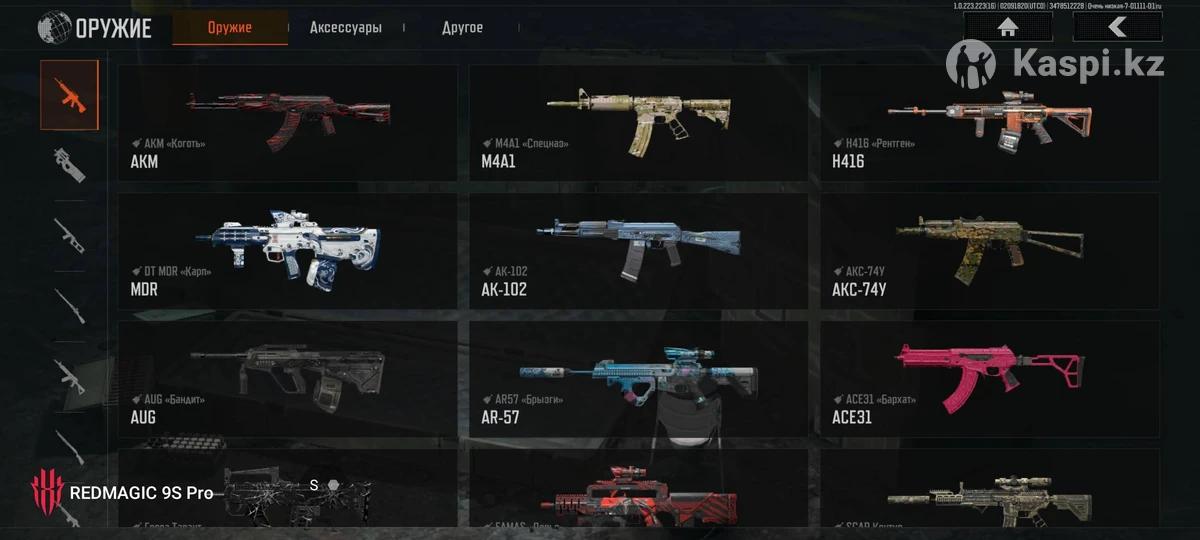Show the Другое tab
Image resolution: width=1200 pixels, height=540 pixels.
(462, 28)
